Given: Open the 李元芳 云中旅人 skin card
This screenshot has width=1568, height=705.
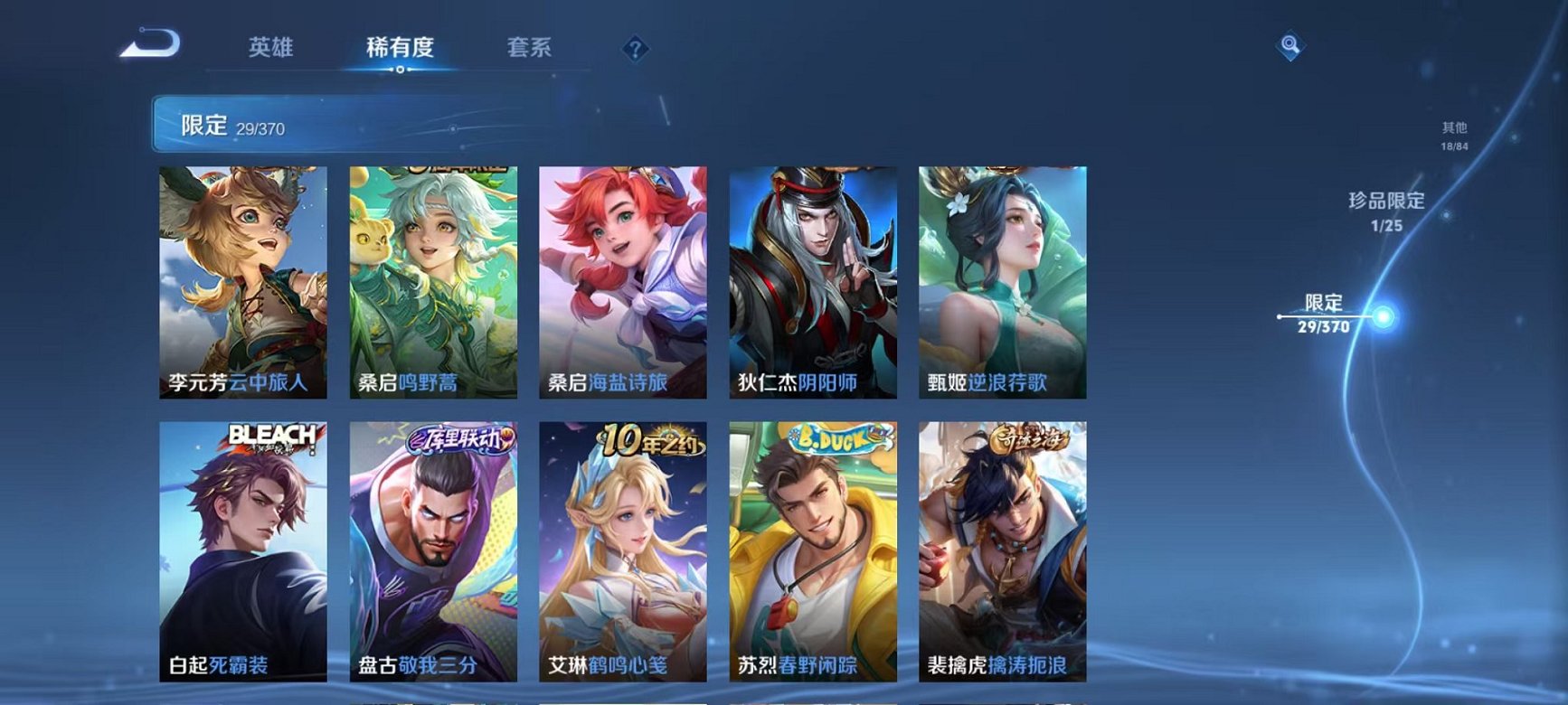Looking at the screenshot, I should point(241,278).
